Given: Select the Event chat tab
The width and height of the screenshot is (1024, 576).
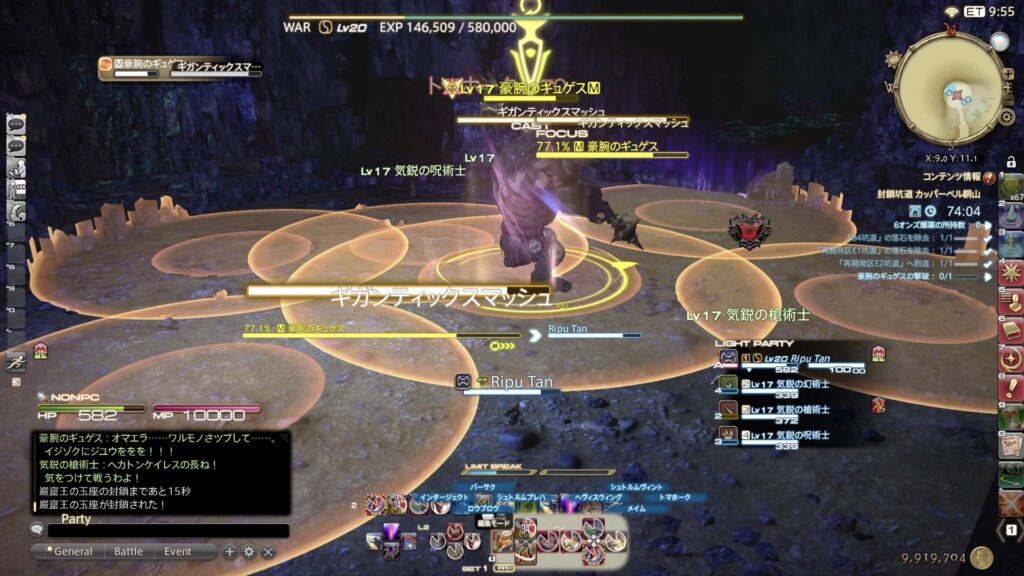Looking at the screenshot, I should click(x=178, y=551).
